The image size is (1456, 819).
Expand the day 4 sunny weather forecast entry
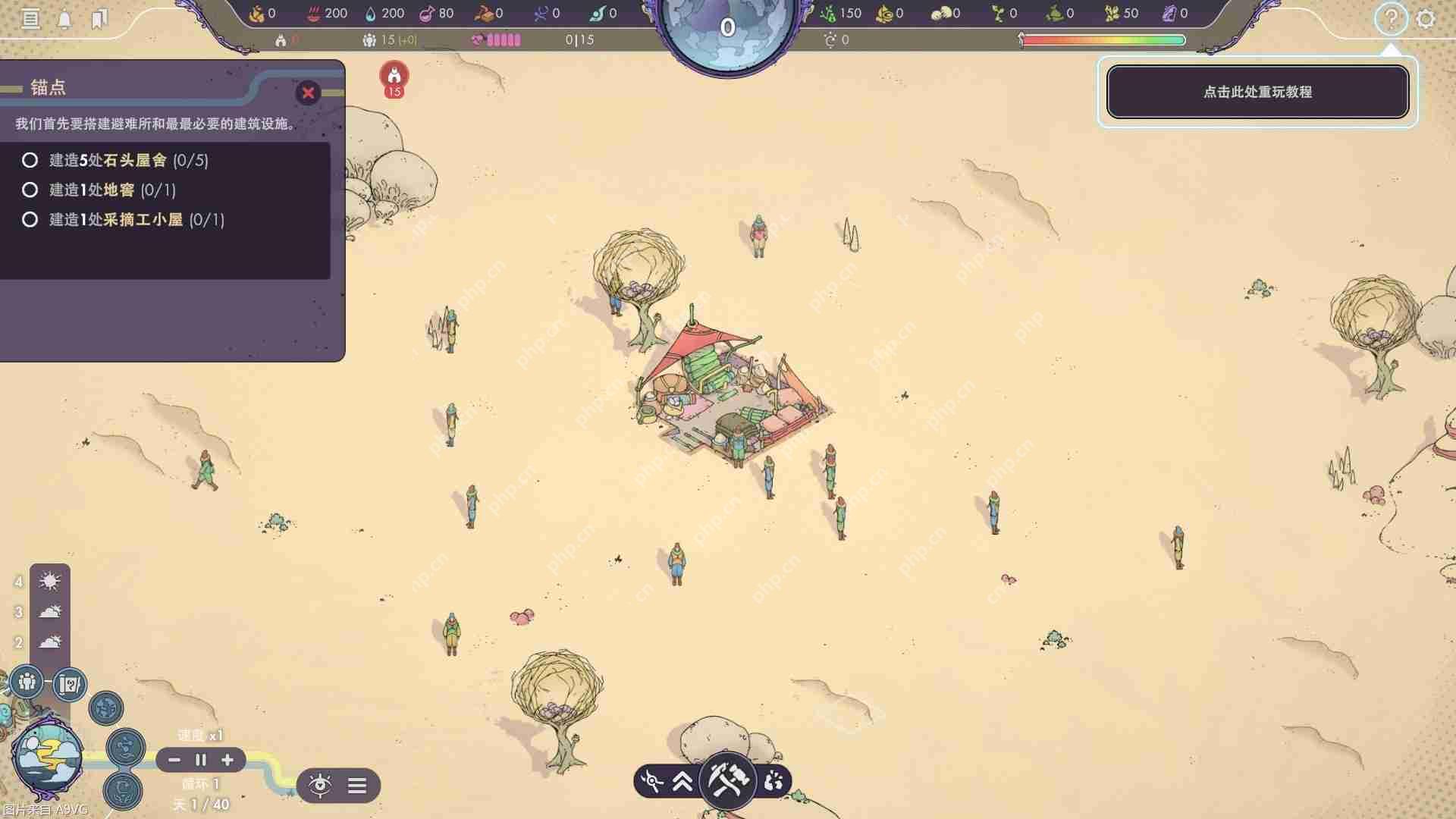(48, 581)
